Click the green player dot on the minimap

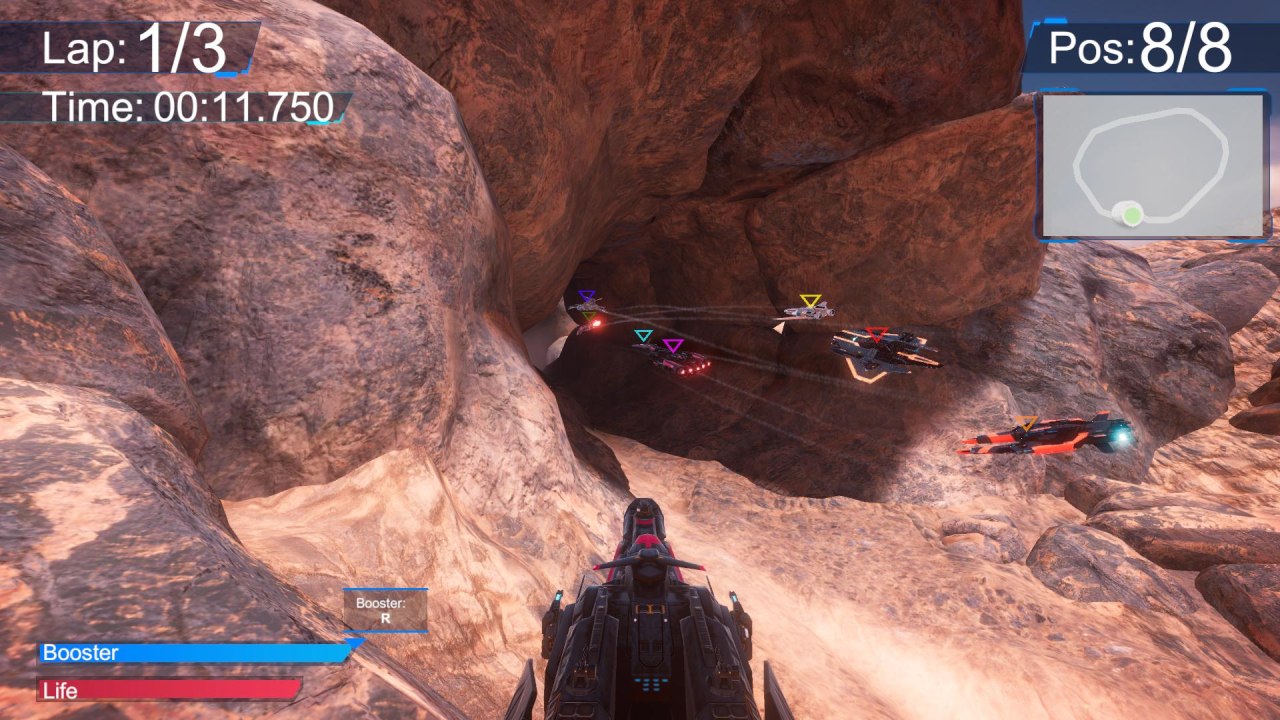point(1131,214)
